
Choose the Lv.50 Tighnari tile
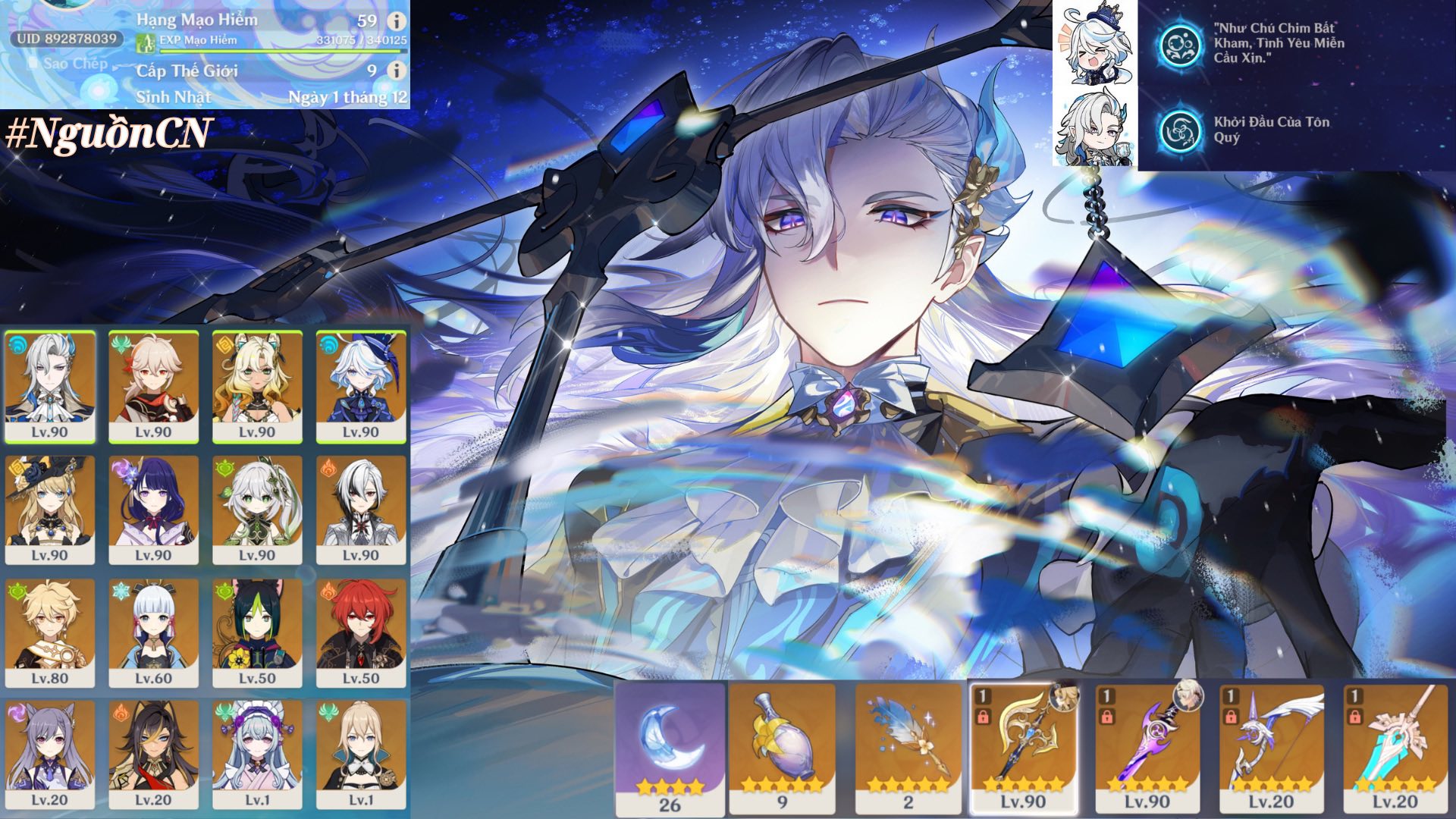[257, 632]
